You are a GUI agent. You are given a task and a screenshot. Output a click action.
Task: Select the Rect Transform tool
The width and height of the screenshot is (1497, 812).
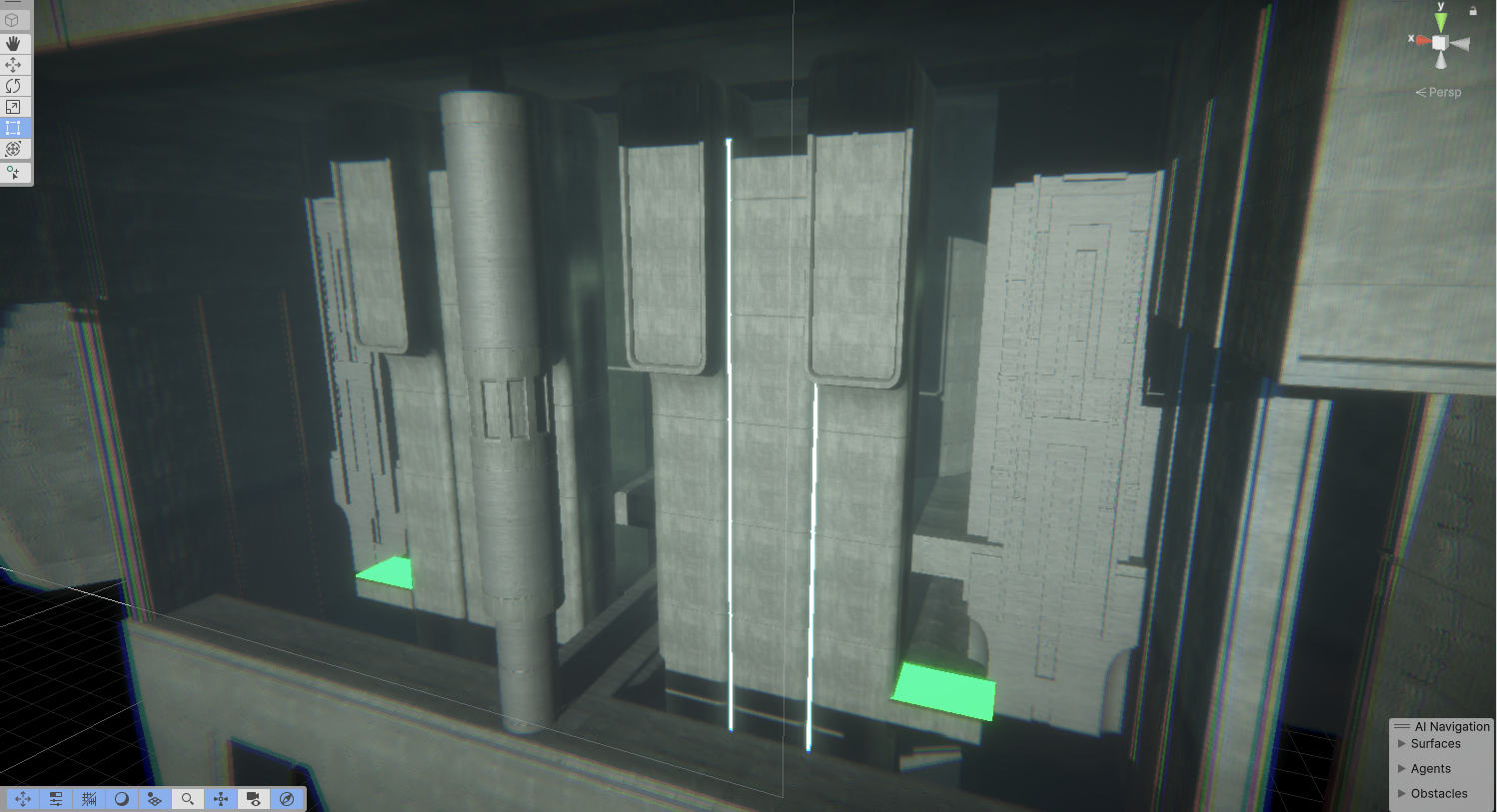(x=14, y=128)
